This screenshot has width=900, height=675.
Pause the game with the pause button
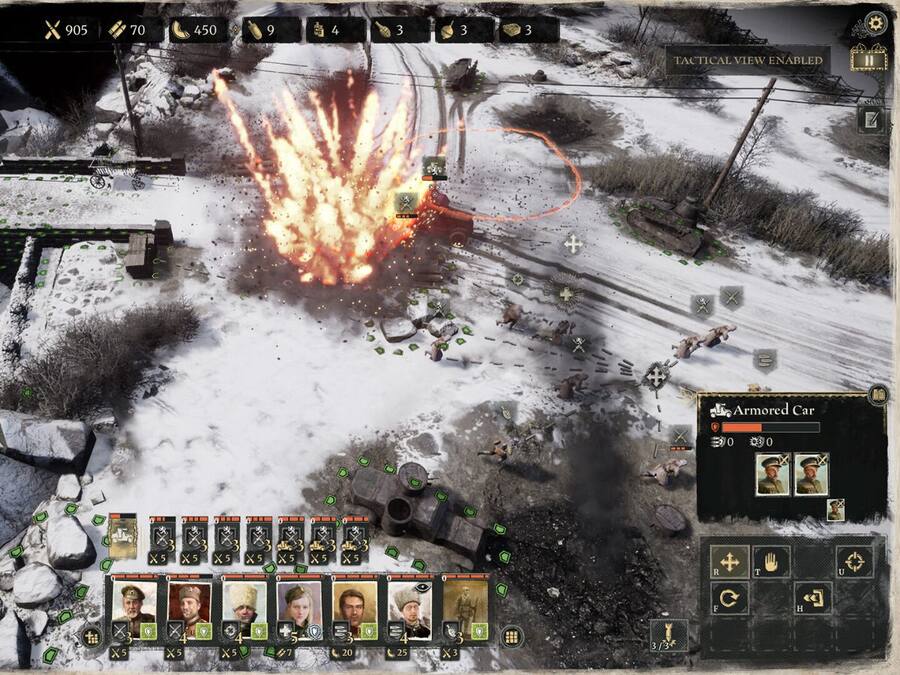pos(869,59)
